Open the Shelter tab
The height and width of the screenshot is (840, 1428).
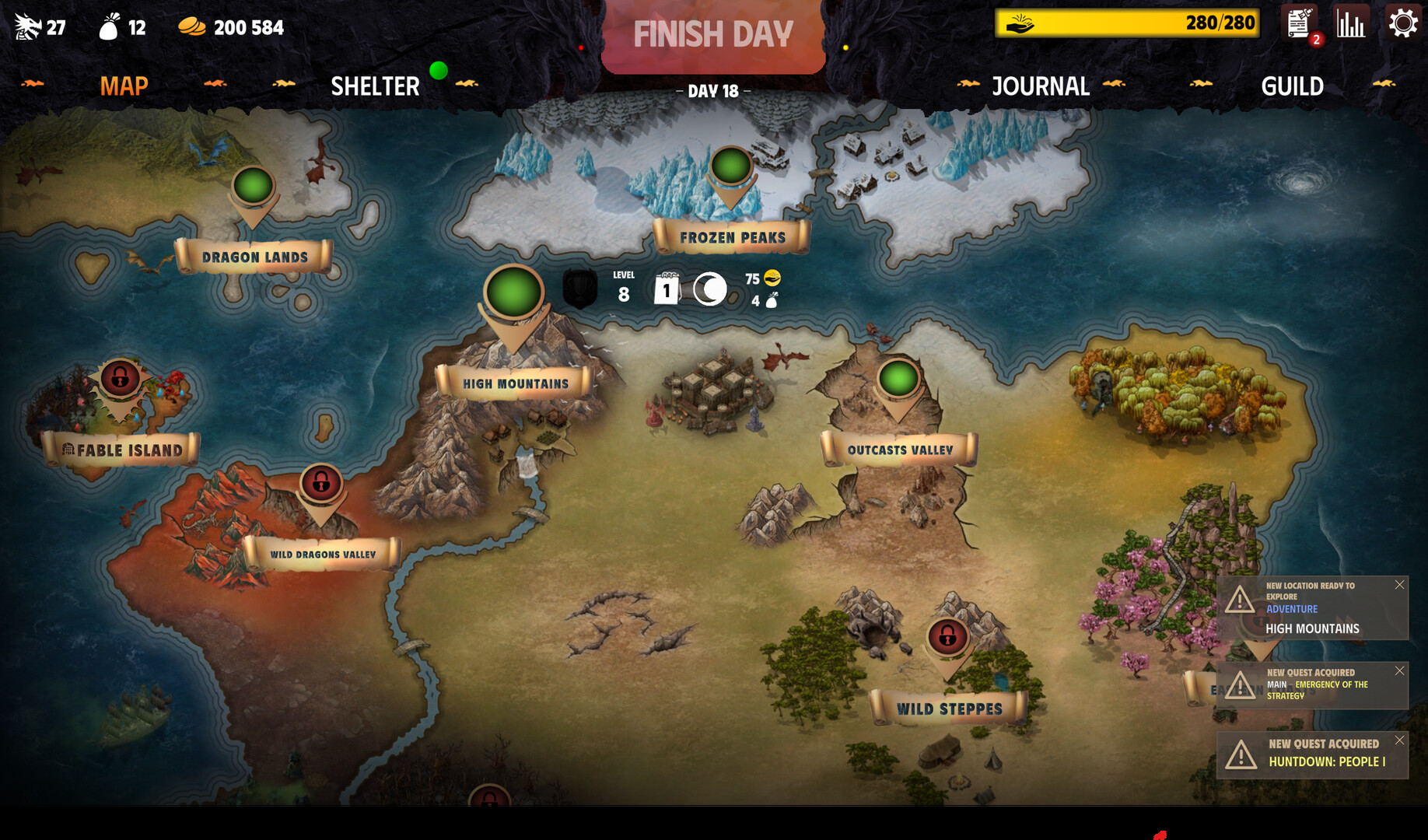[x=375, y=86]
